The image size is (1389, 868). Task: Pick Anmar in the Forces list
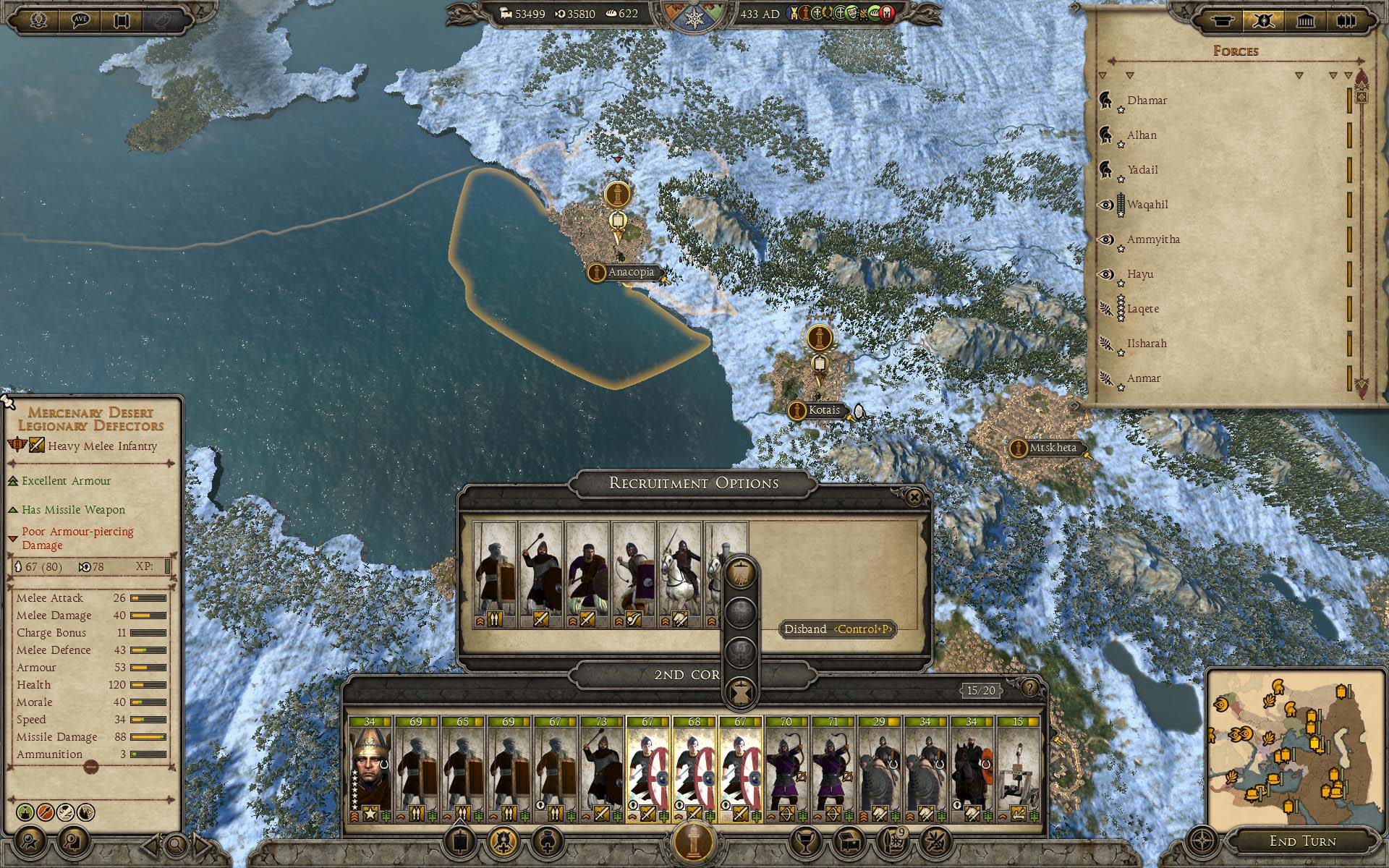click(1143, 378)
